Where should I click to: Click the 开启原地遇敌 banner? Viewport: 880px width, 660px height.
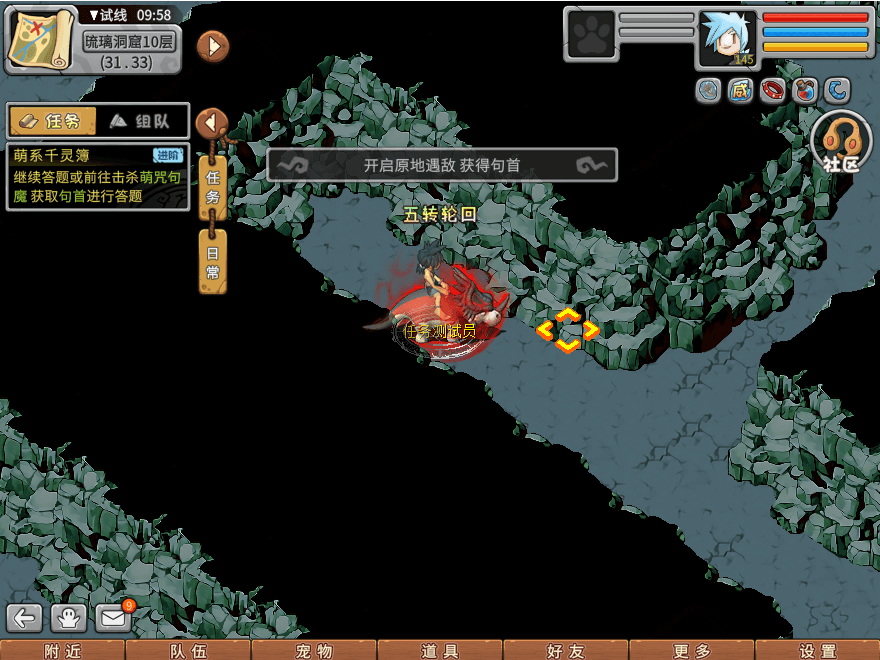point(441,165)
